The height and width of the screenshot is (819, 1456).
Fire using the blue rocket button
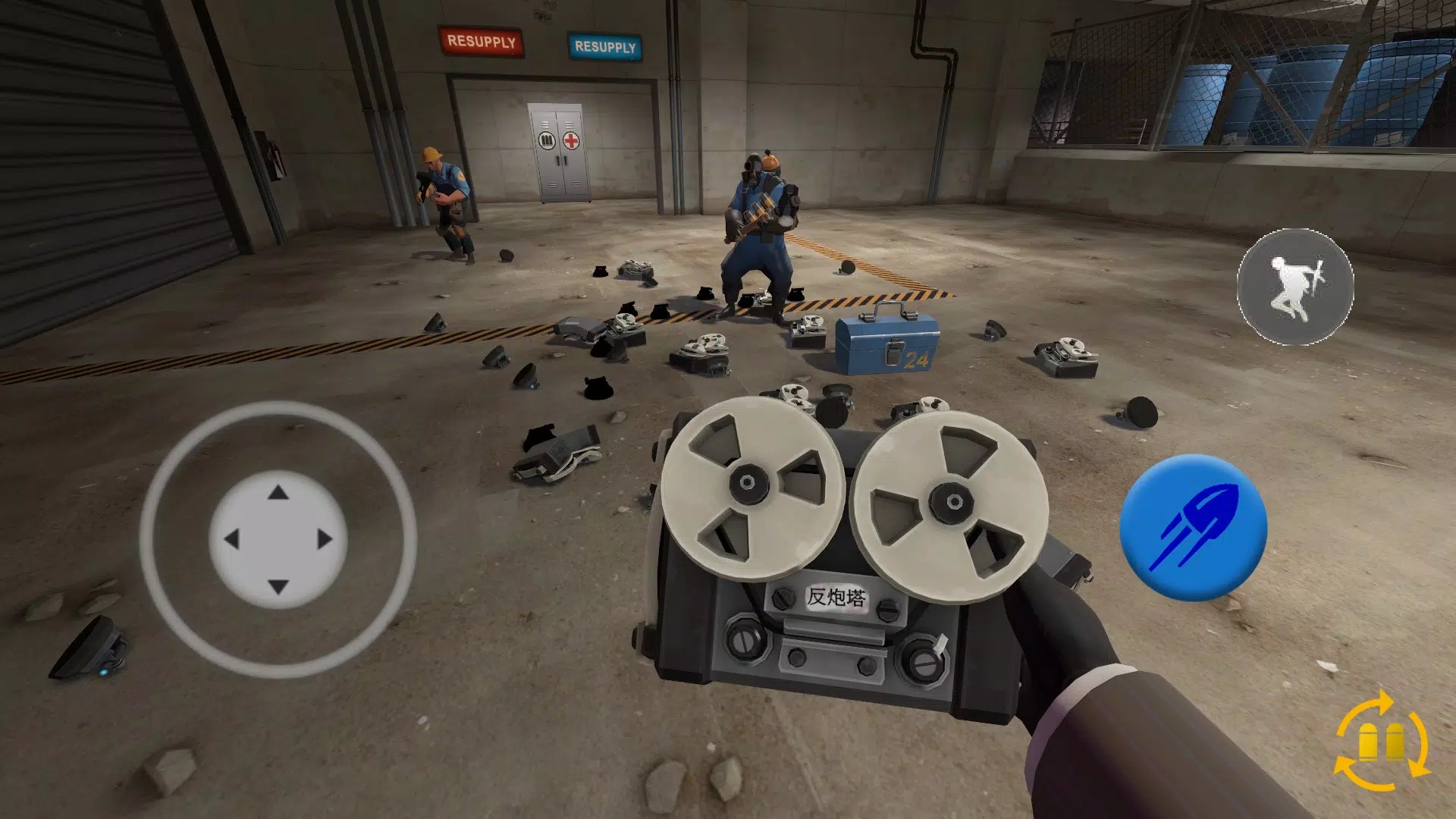click(x=1193, y=528)
